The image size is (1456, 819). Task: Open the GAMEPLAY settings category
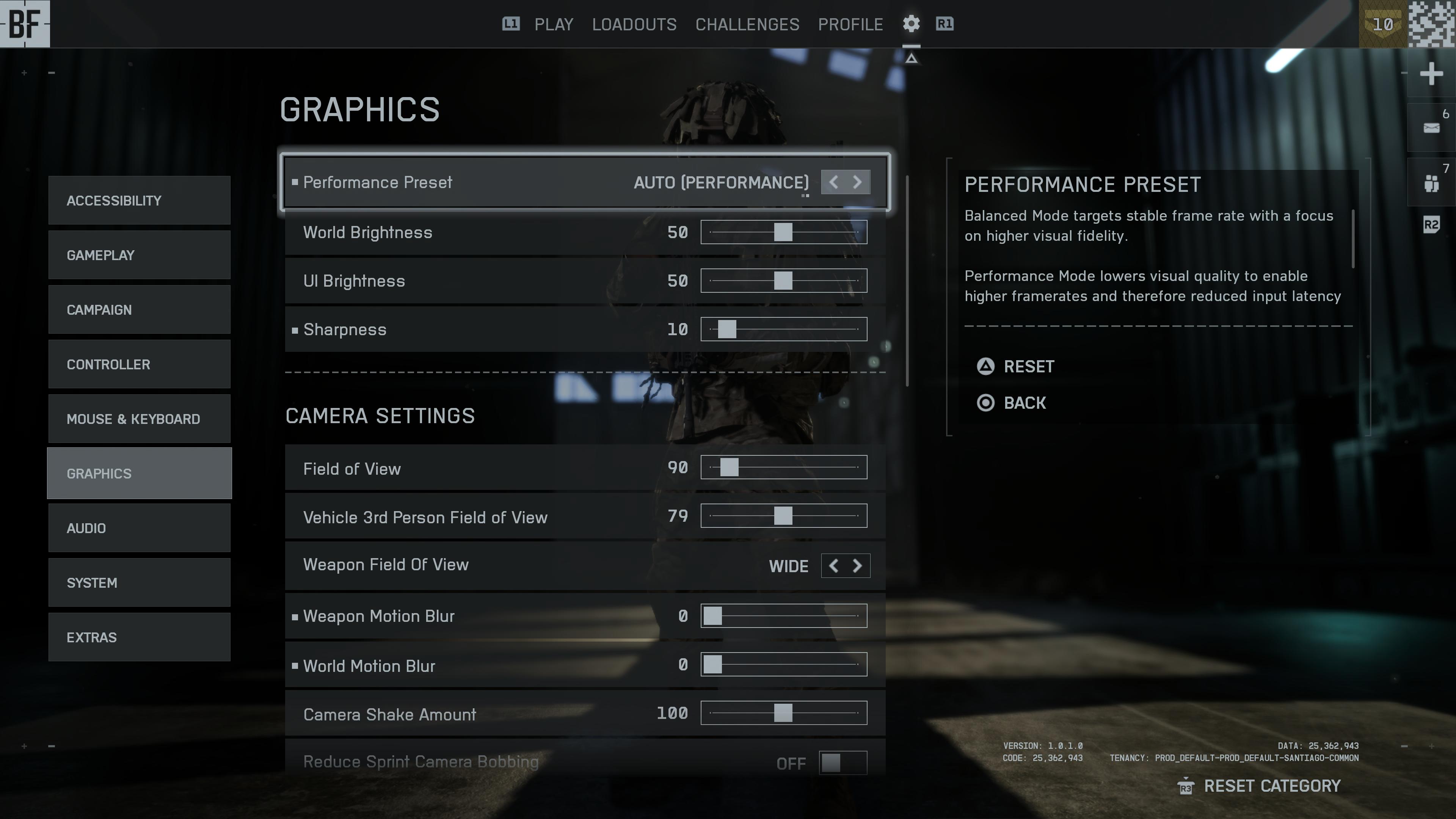tap(139, 255)
